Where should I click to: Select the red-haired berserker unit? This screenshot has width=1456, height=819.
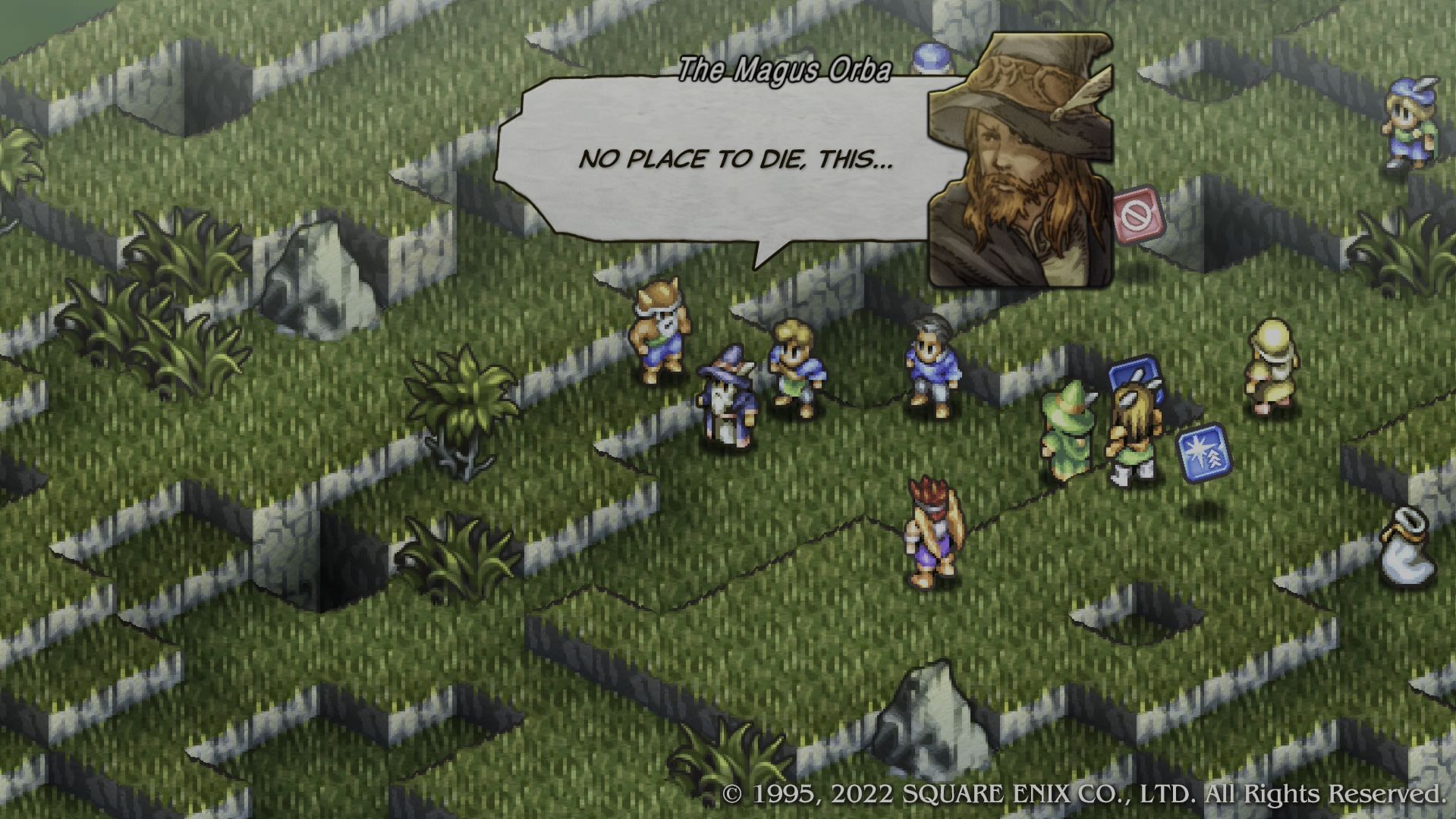(933, 531)
